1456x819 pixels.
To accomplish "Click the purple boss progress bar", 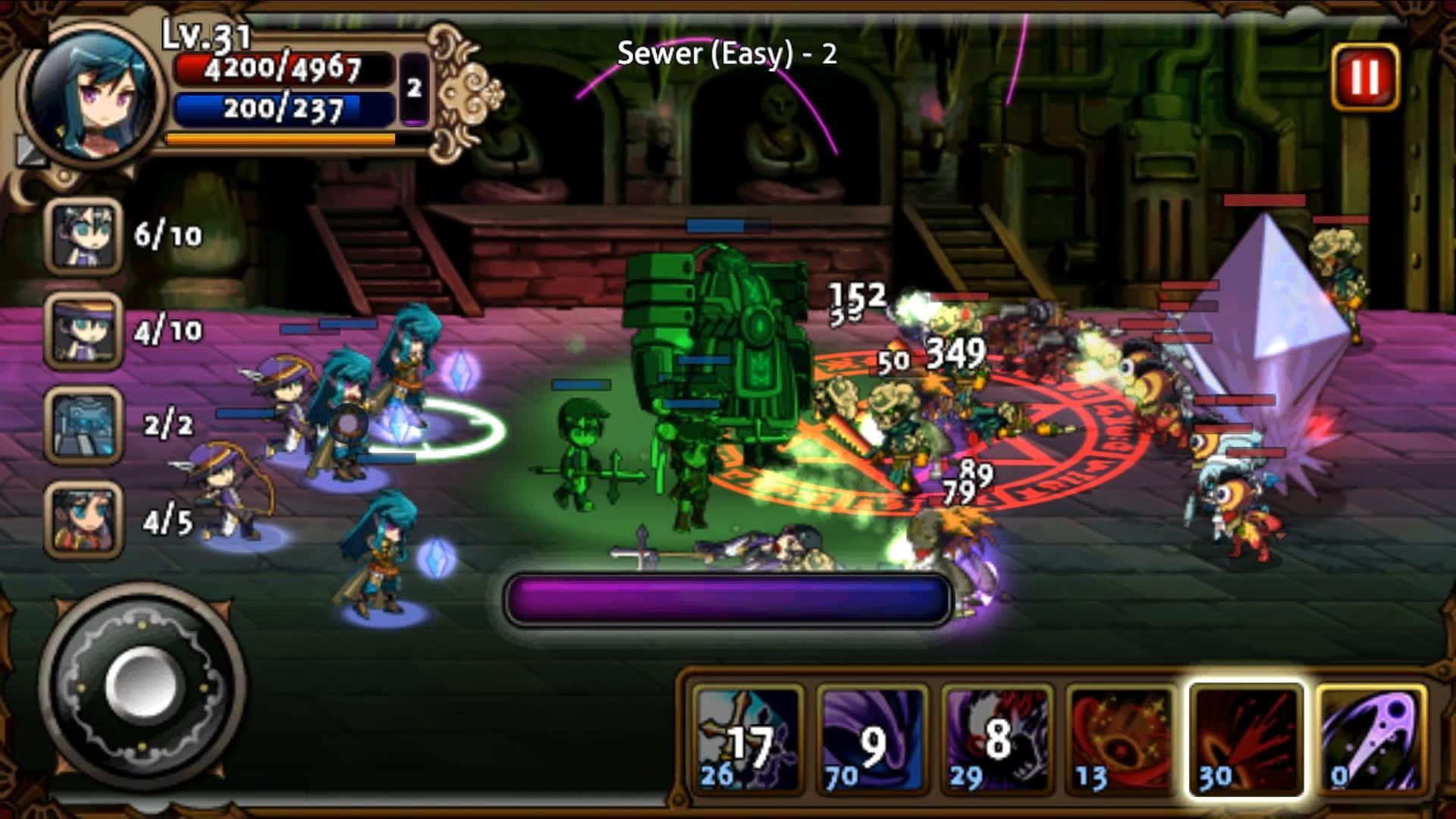I will tap(728, 599).
